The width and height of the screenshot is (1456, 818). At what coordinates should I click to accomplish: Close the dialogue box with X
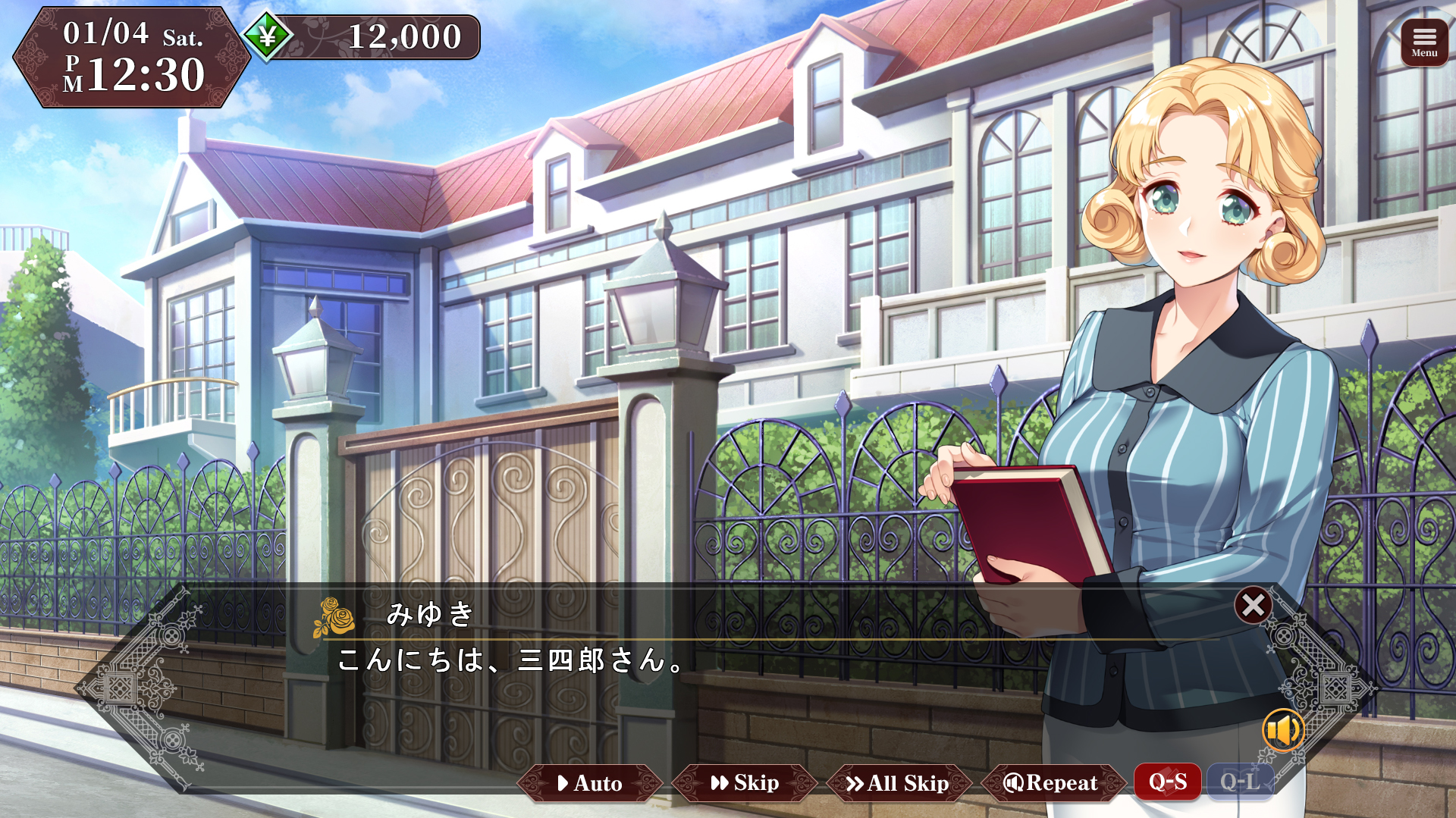coord(1253,605)
